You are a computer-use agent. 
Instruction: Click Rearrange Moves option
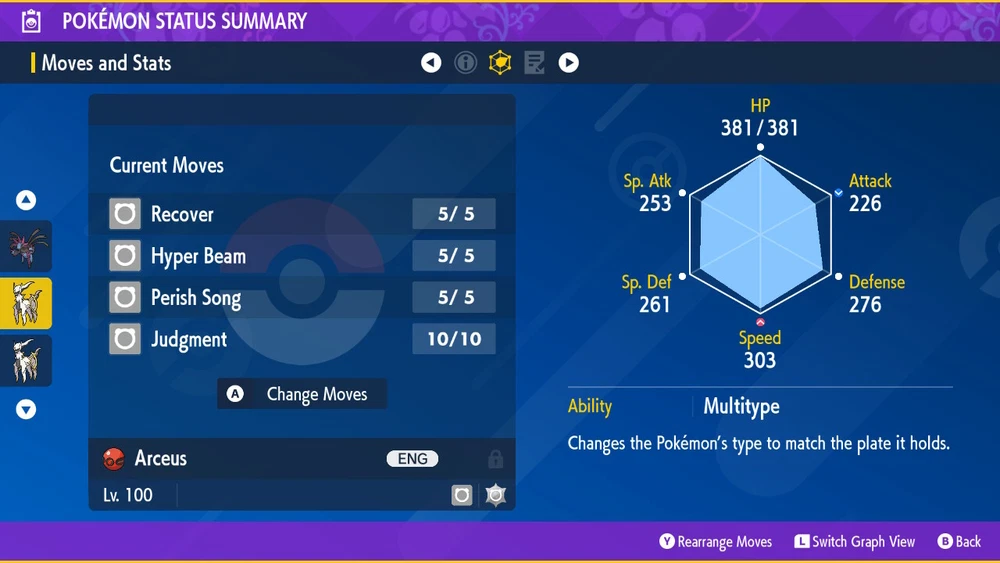click(x=715, y=542)
